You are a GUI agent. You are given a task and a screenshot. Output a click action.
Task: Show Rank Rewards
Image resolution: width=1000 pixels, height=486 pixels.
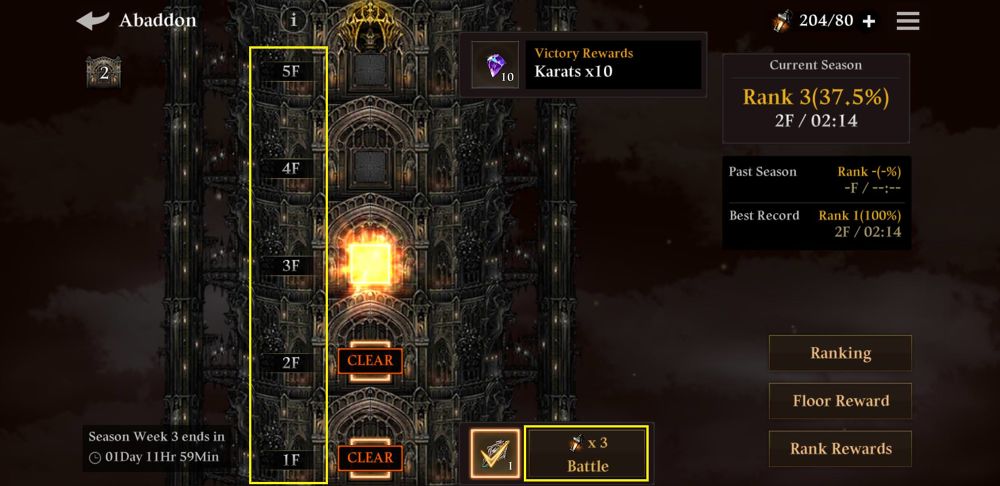point(840,449)
